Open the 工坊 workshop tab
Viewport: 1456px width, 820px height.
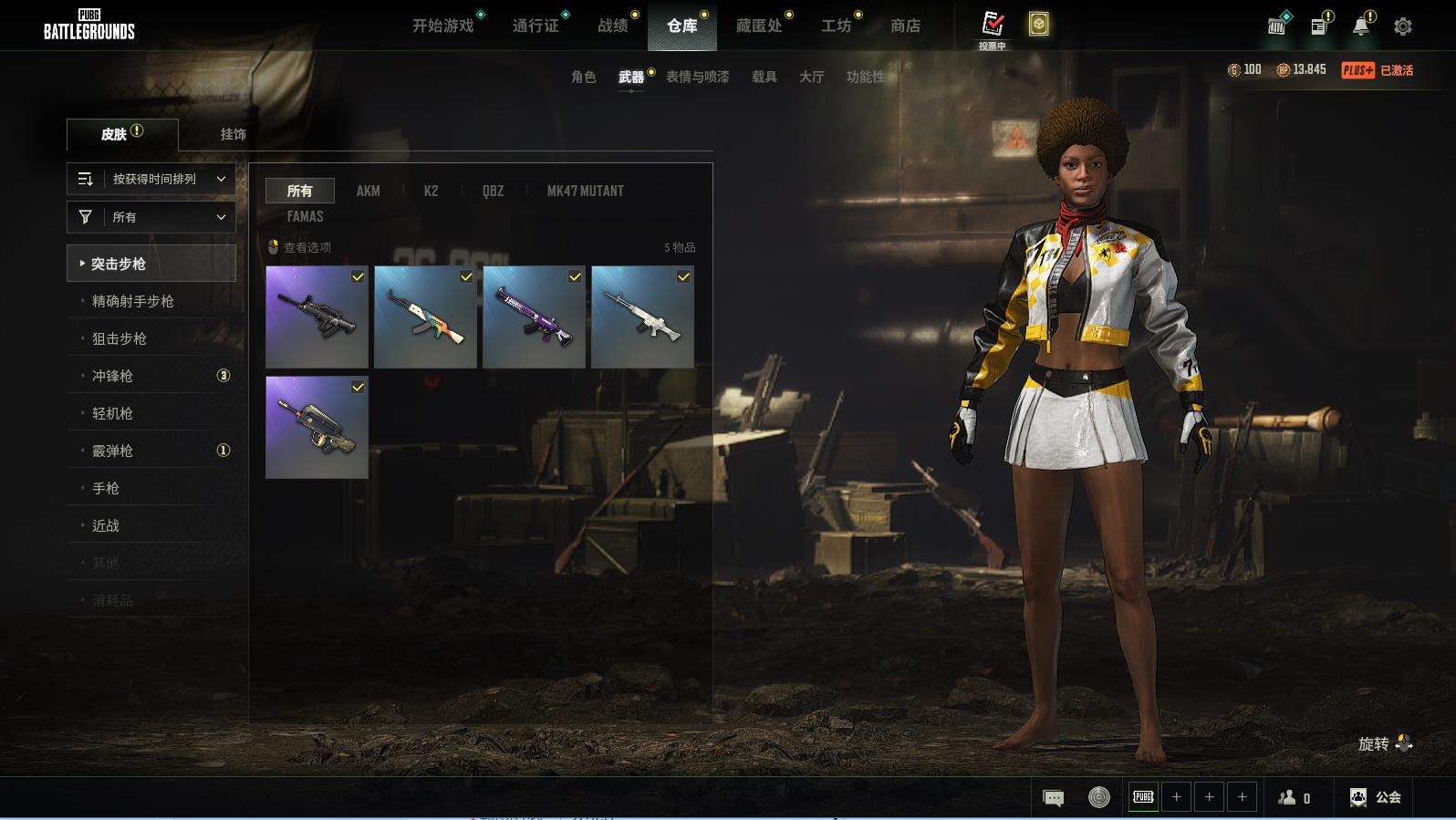836,26
